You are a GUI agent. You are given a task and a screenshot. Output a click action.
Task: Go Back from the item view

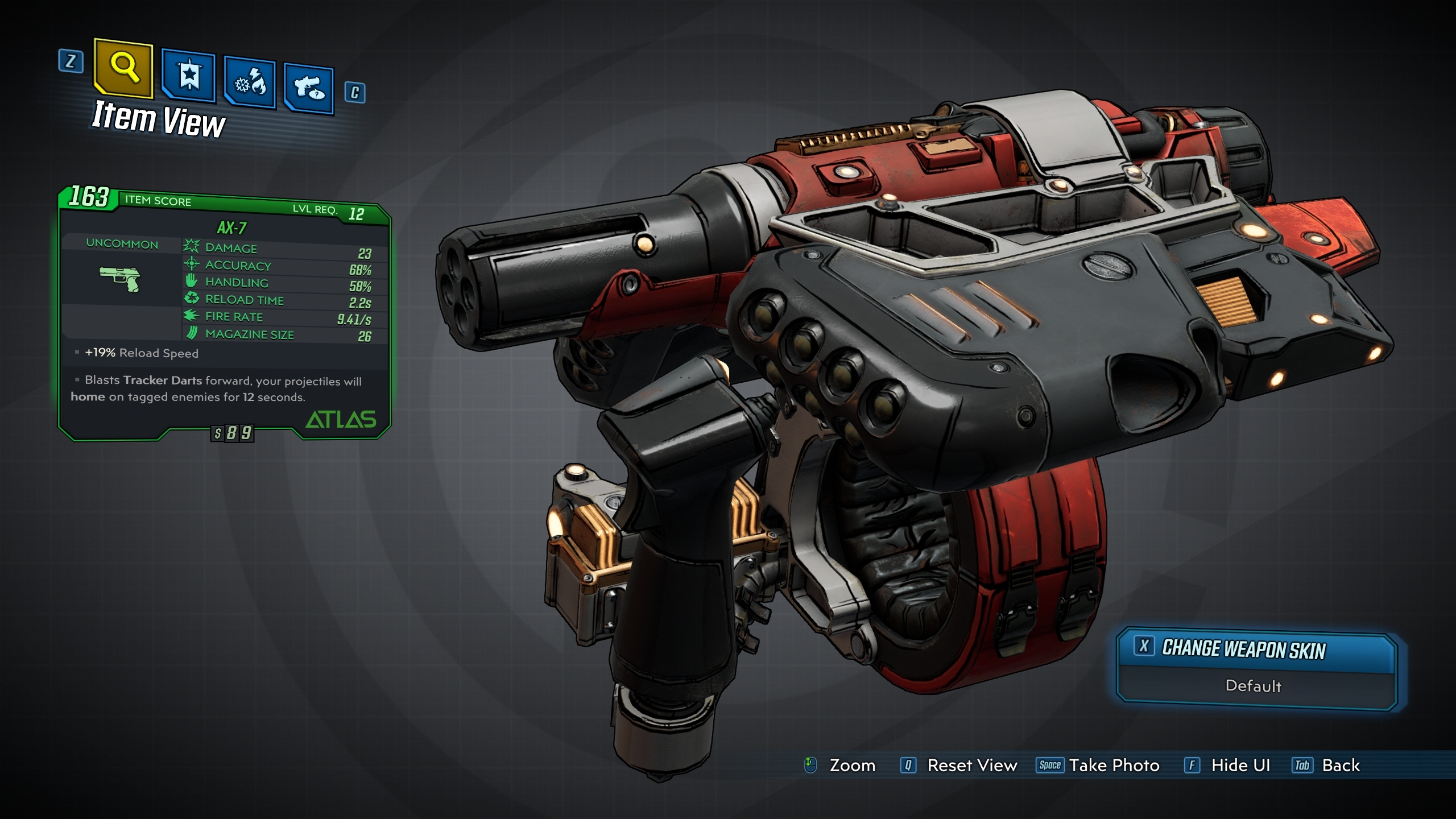coord(1326,766)
